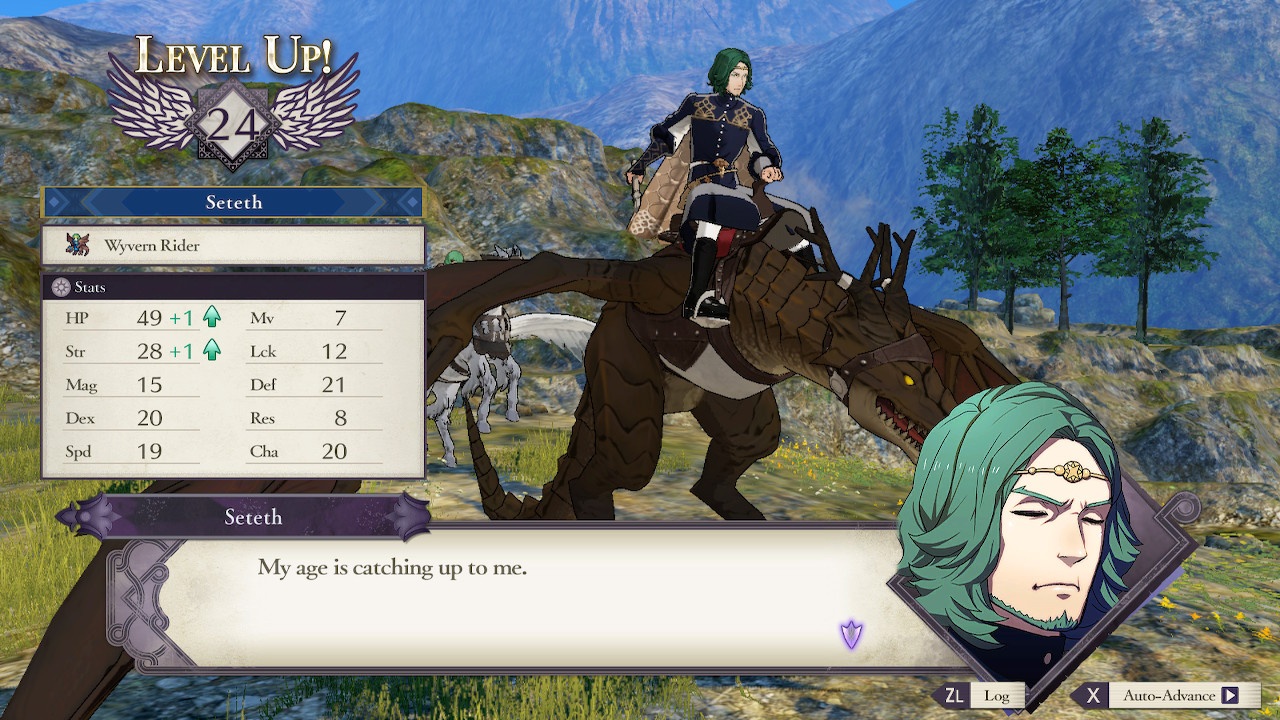Click the ZL shoulder button icon
The height and width of the screenshot is (720, 1280).
[x=953, y=694]
